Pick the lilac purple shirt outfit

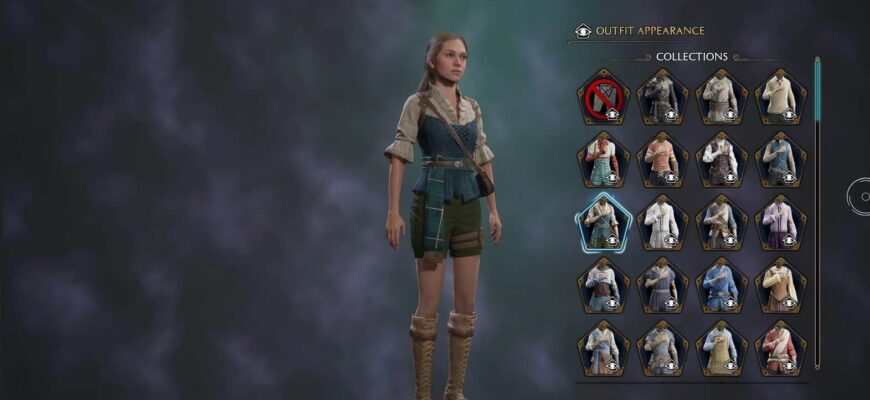click(780, 222)
